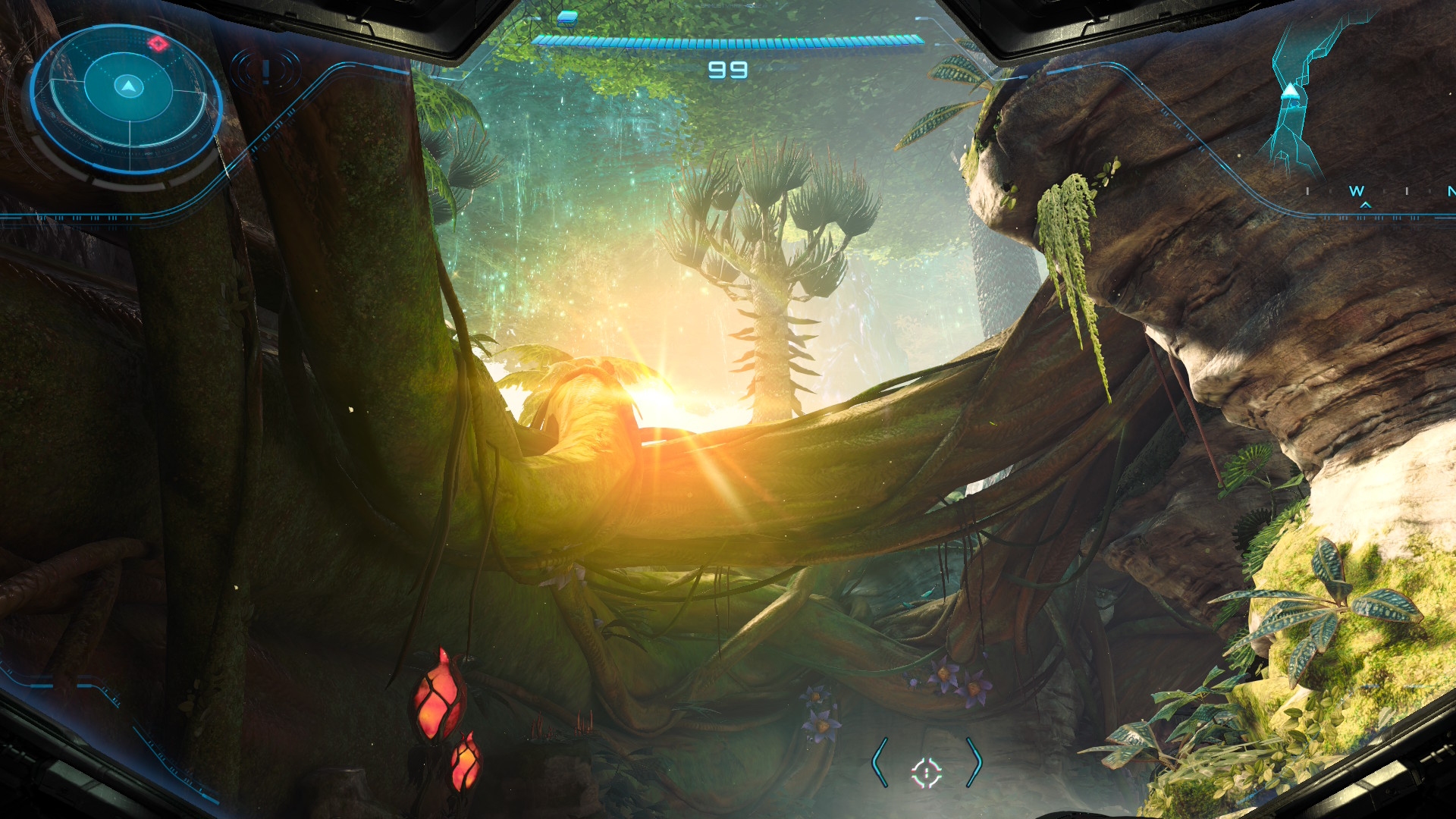The image size is (1456, 819).
Task: Select the red enemy marker on radar
Action: 158,43
